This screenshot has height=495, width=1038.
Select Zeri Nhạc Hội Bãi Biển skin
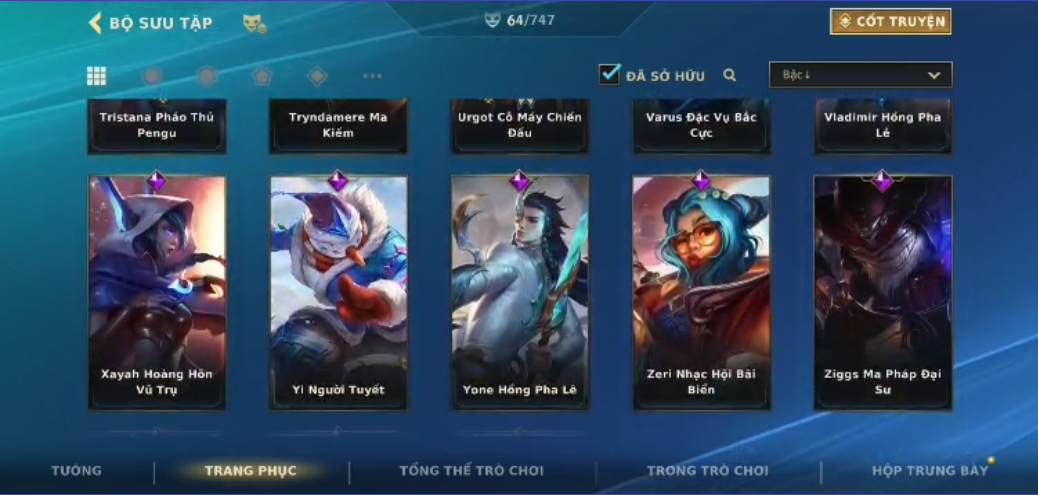(701, 292)
